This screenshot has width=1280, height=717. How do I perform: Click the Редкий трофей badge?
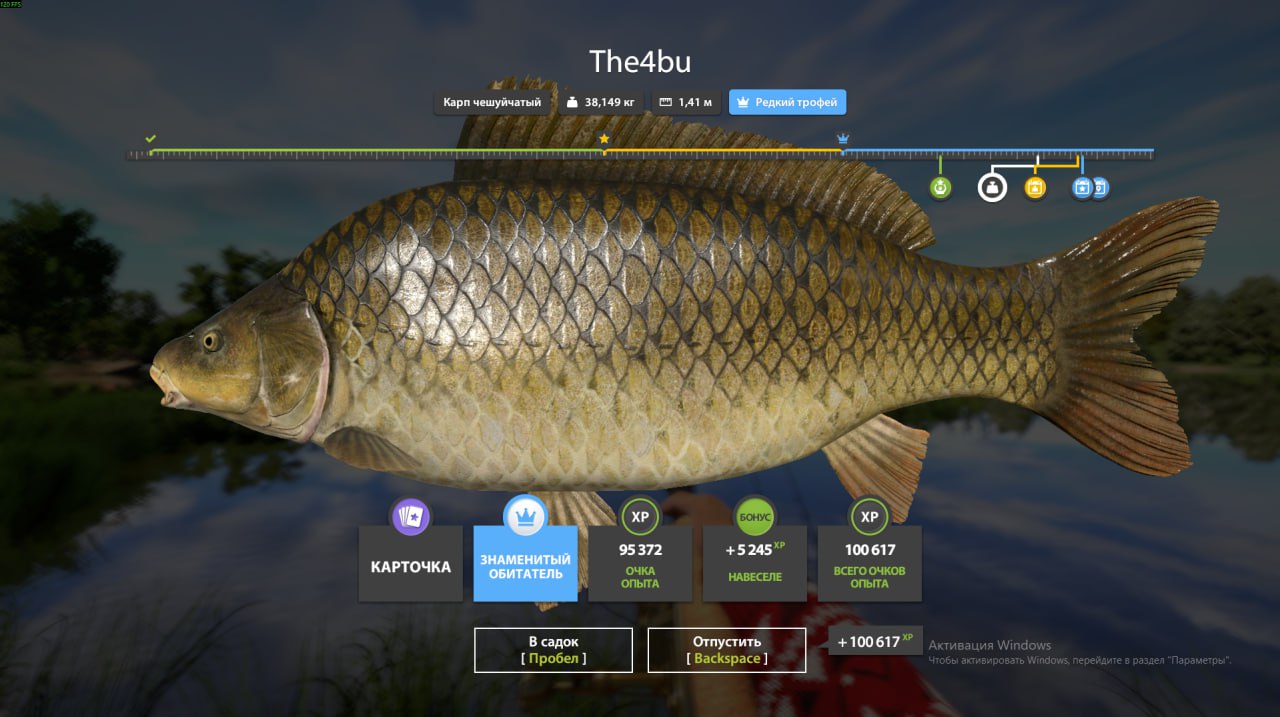click(x=788, y=102)
